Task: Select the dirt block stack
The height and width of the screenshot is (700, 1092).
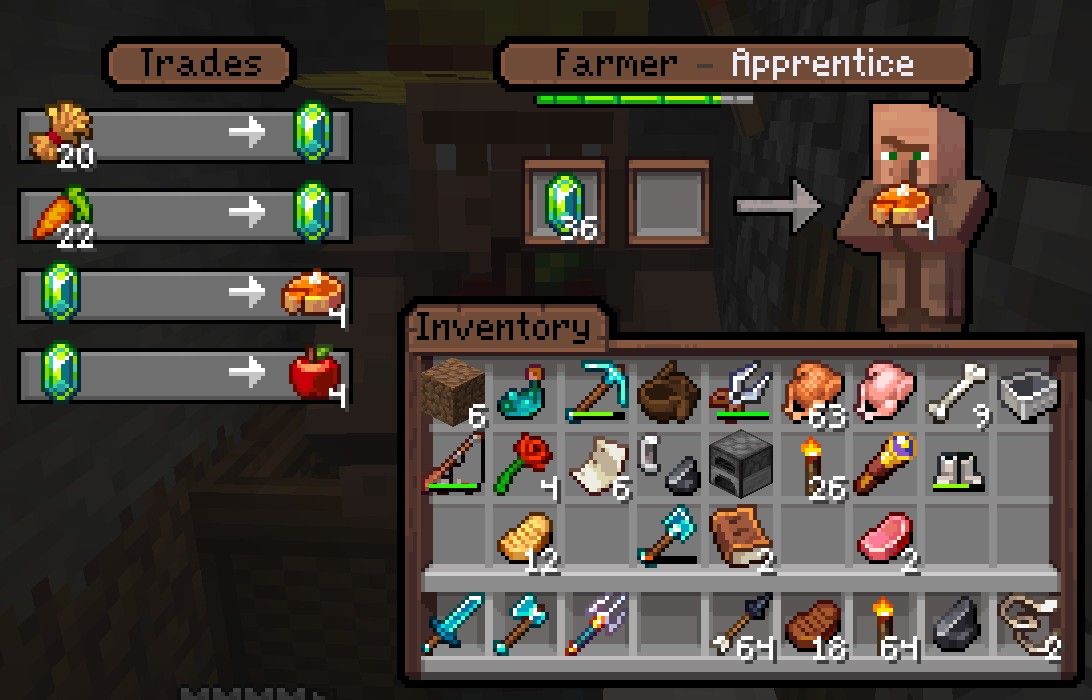Action: [451, 392]
